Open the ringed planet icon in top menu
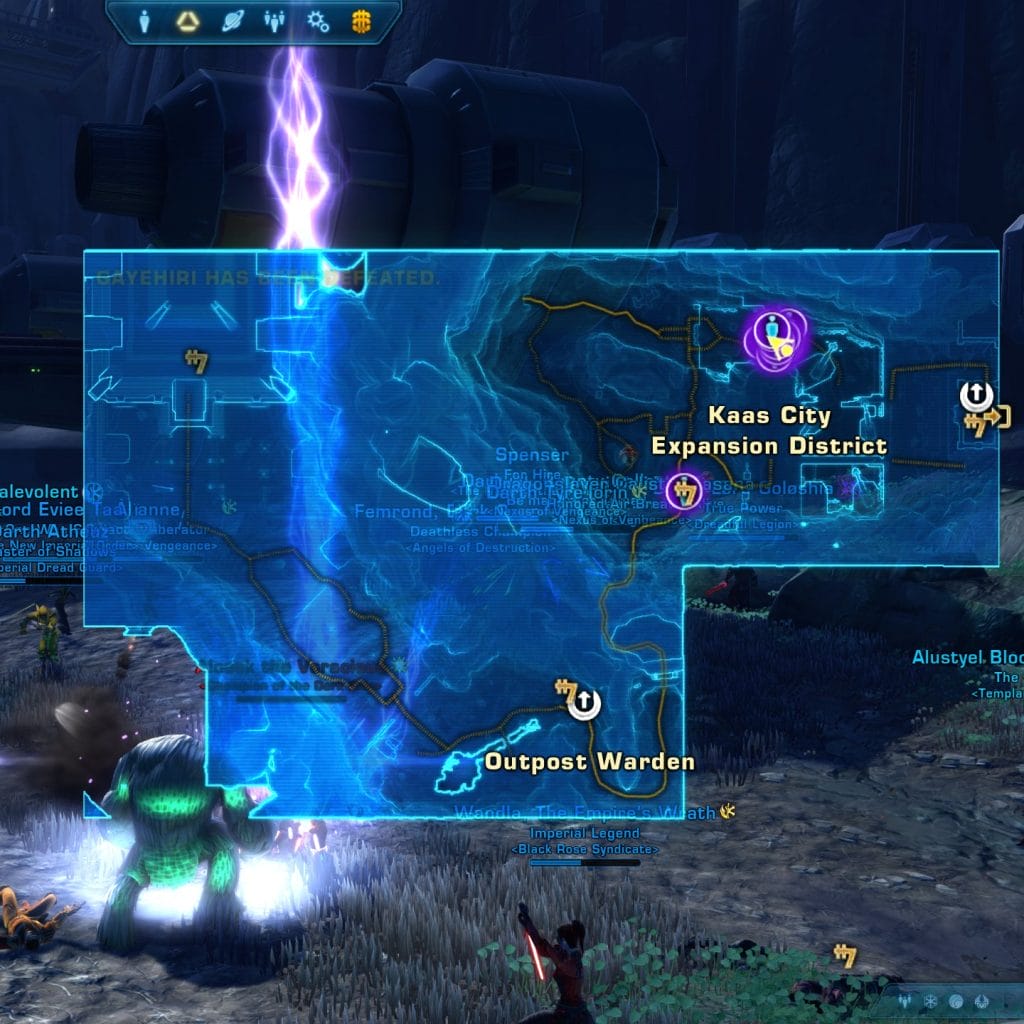The image size is (1024, 1024). point(230,21)
